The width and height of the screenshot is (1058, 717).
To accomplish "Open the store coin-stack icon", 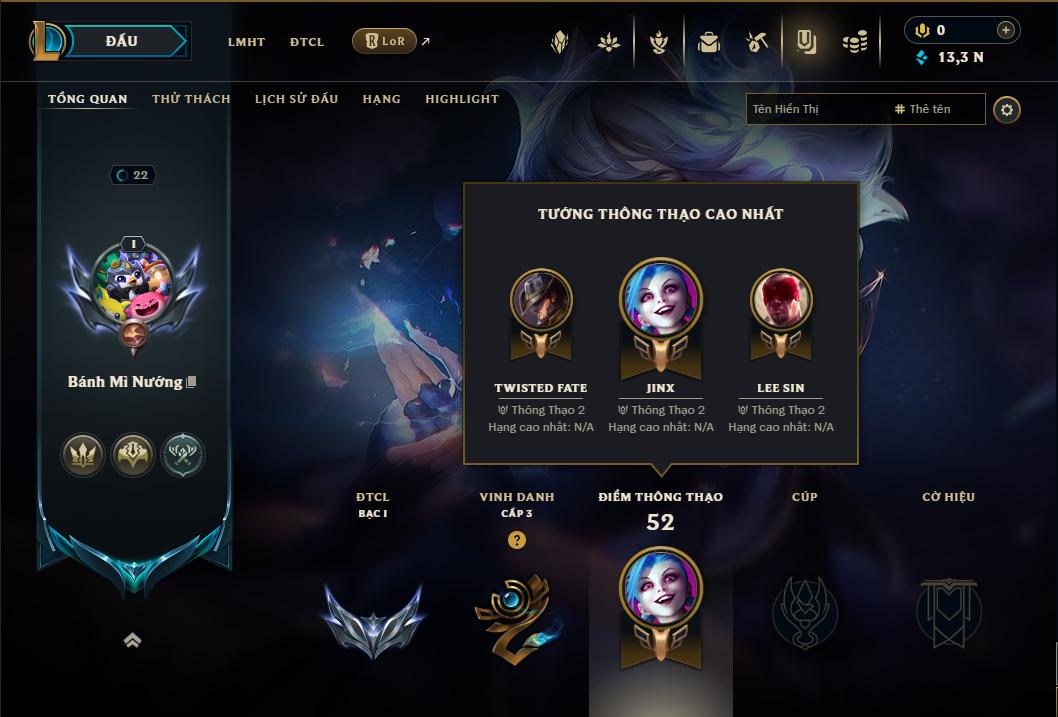I will [854, 42].
